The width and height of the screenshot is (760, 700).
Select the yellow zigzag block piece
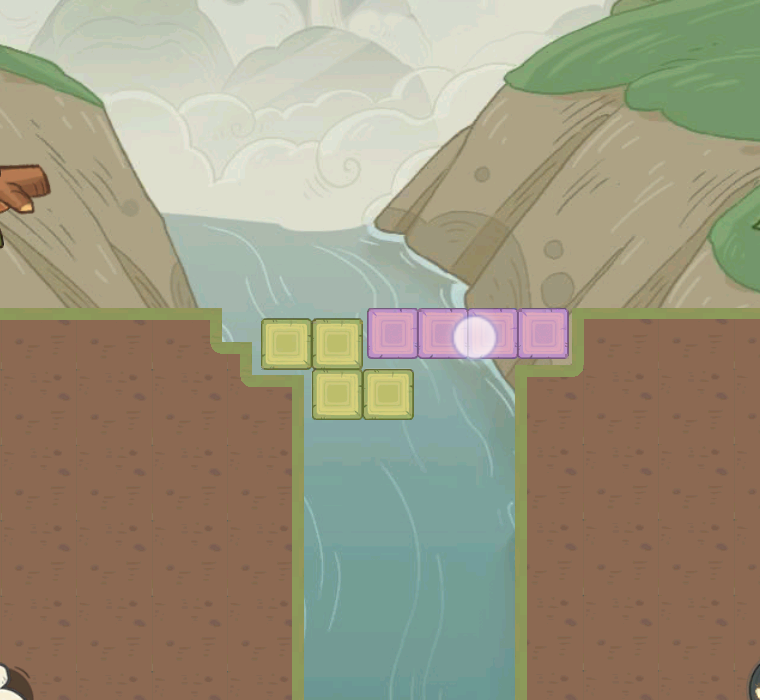pos(337,368)
